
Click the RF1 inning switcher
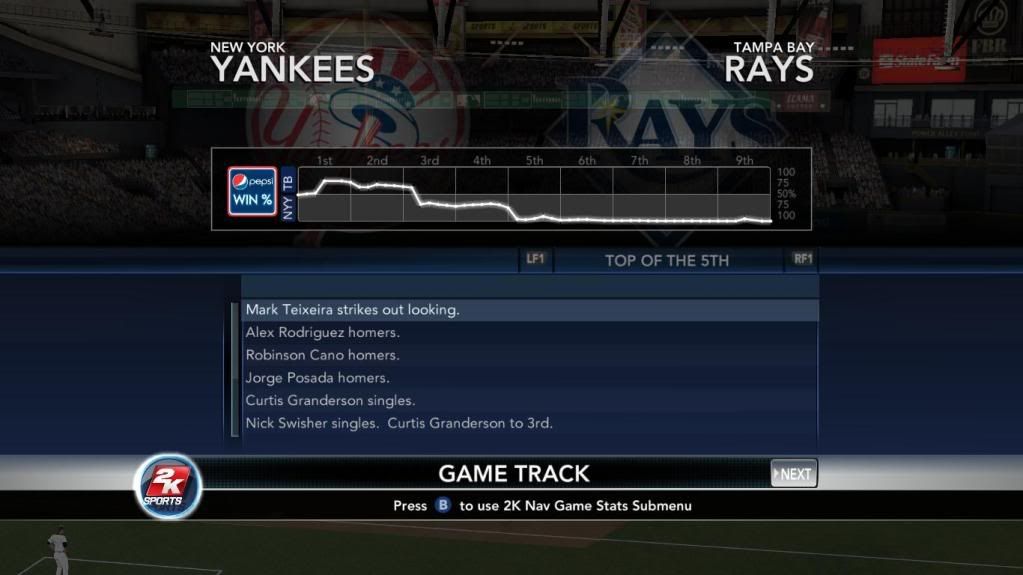pos(803,259)
